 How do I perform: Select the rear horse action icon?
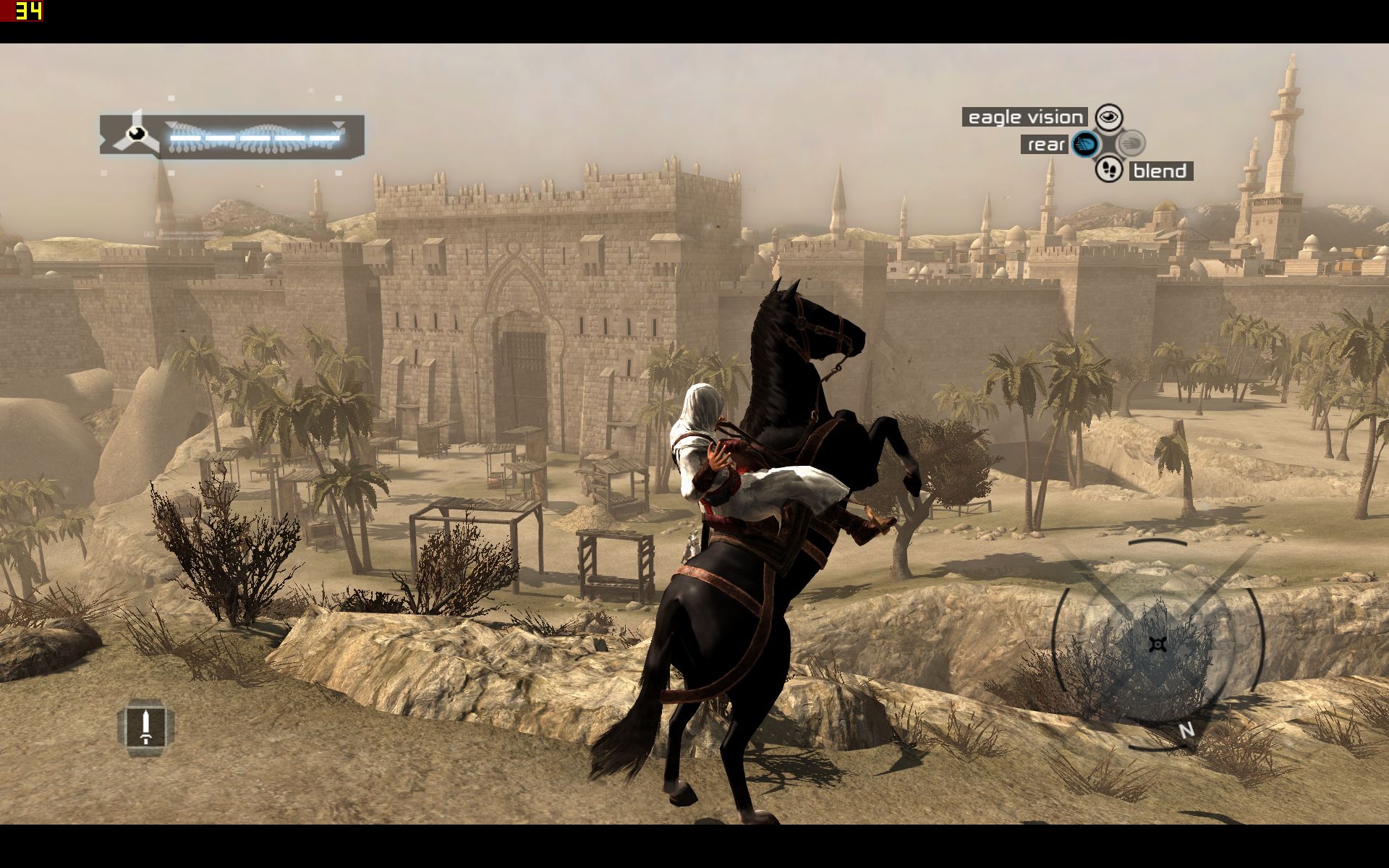1084,144
